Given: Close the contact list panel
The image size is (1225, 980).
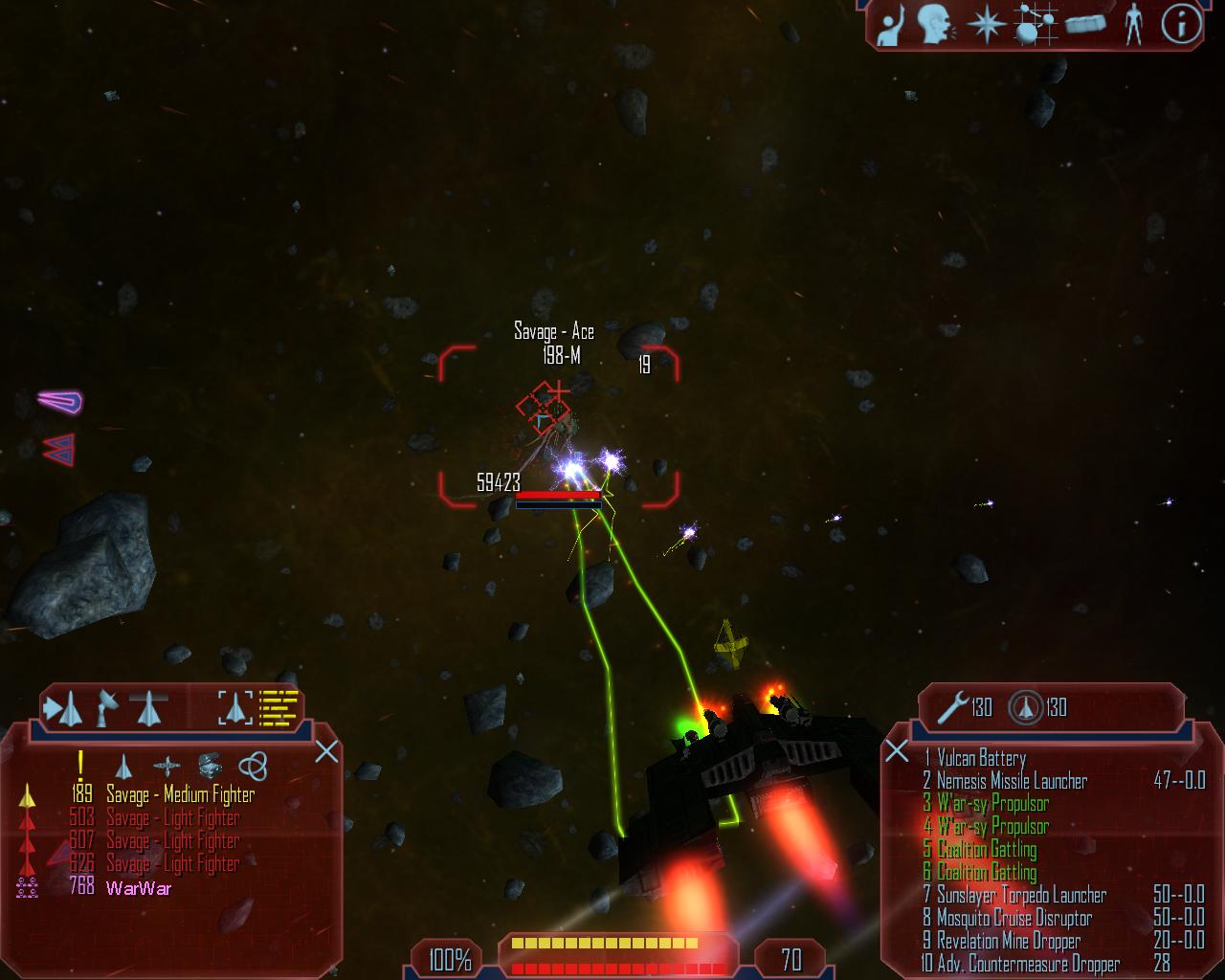Looking at the screenshot, I should [326, 751].
